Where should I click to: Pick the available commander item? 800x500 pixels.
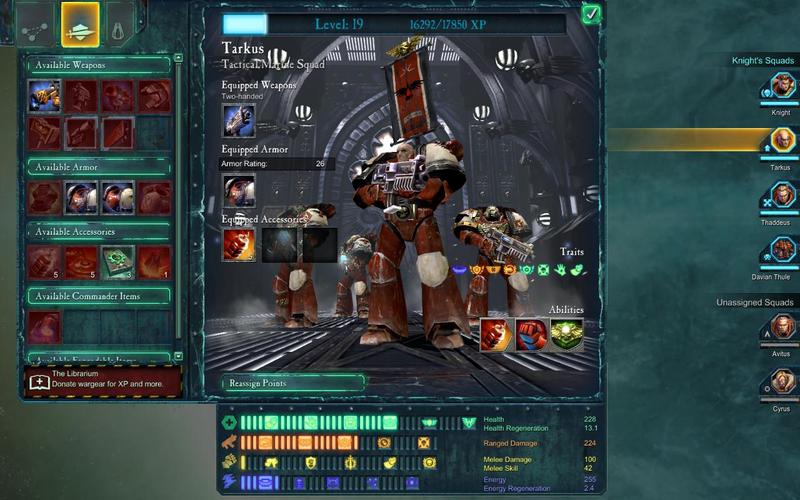pos(45,327)
